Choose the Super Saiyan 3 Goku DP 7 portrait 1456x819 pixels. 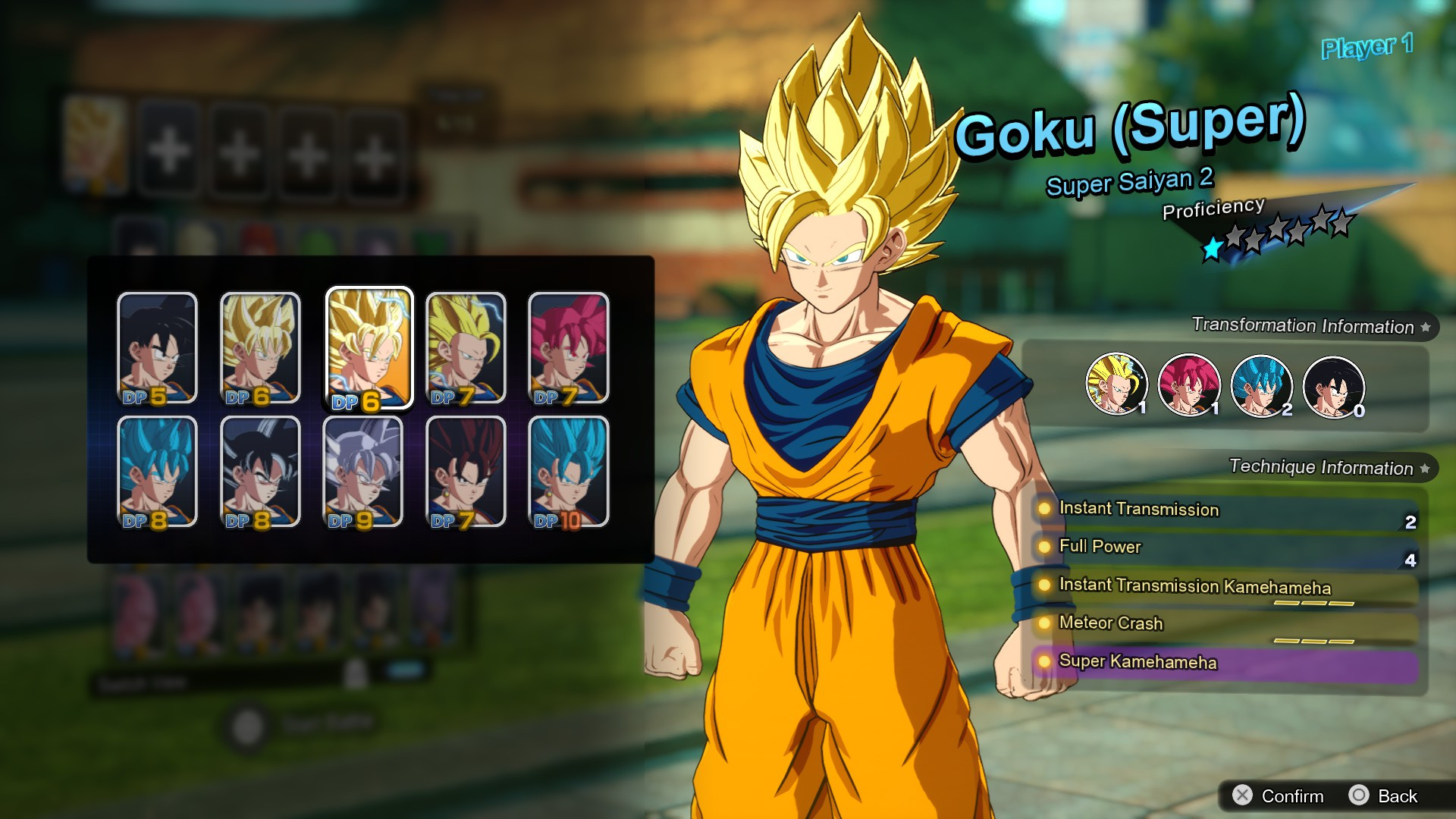(x=464, y=347)
